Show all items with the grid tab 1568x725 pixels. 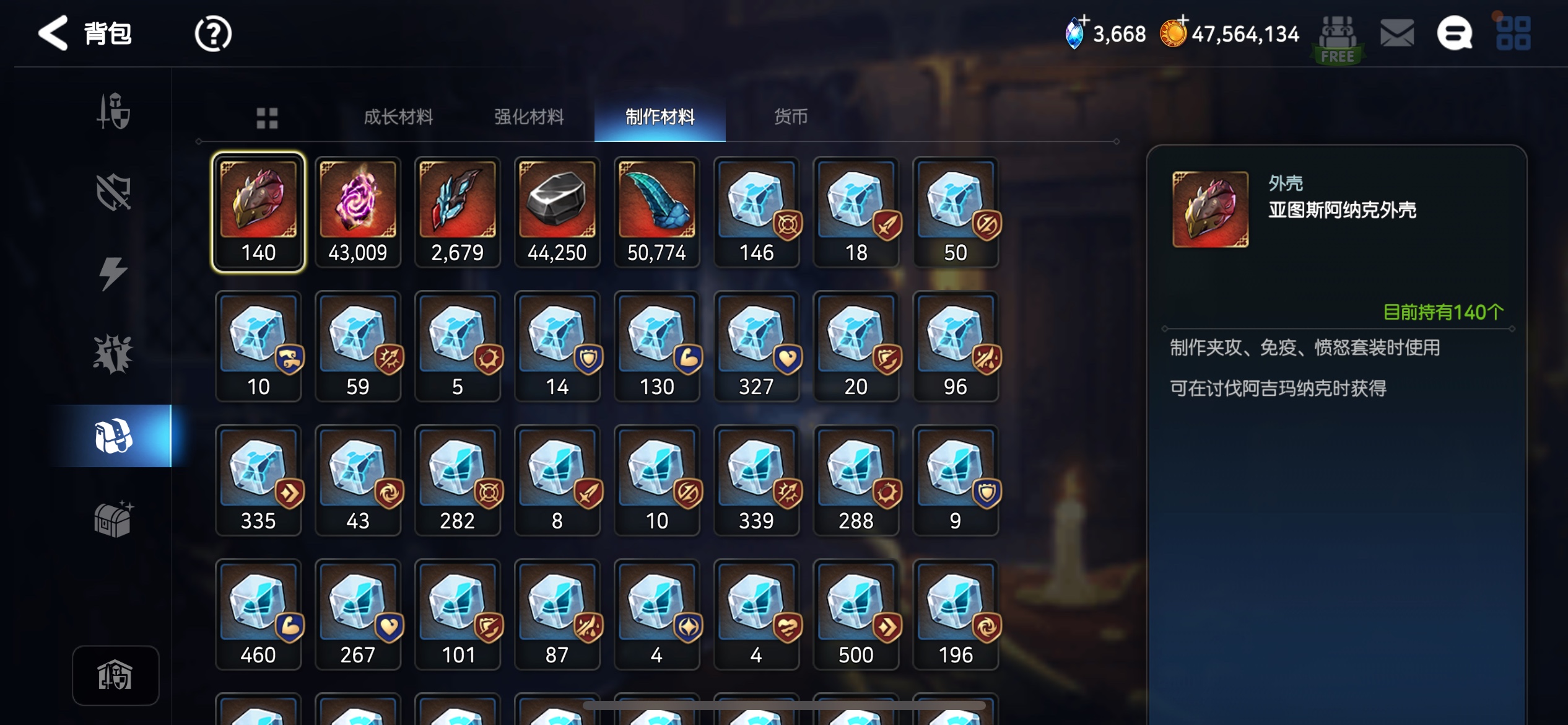click(267, 118)
